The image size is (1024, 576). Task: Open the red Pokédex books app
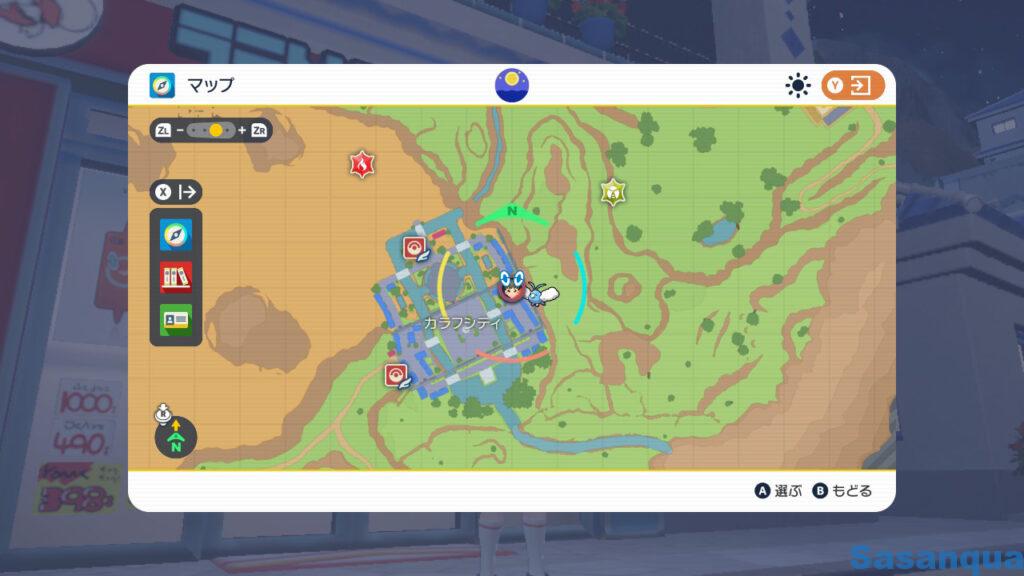pos(176,277)
